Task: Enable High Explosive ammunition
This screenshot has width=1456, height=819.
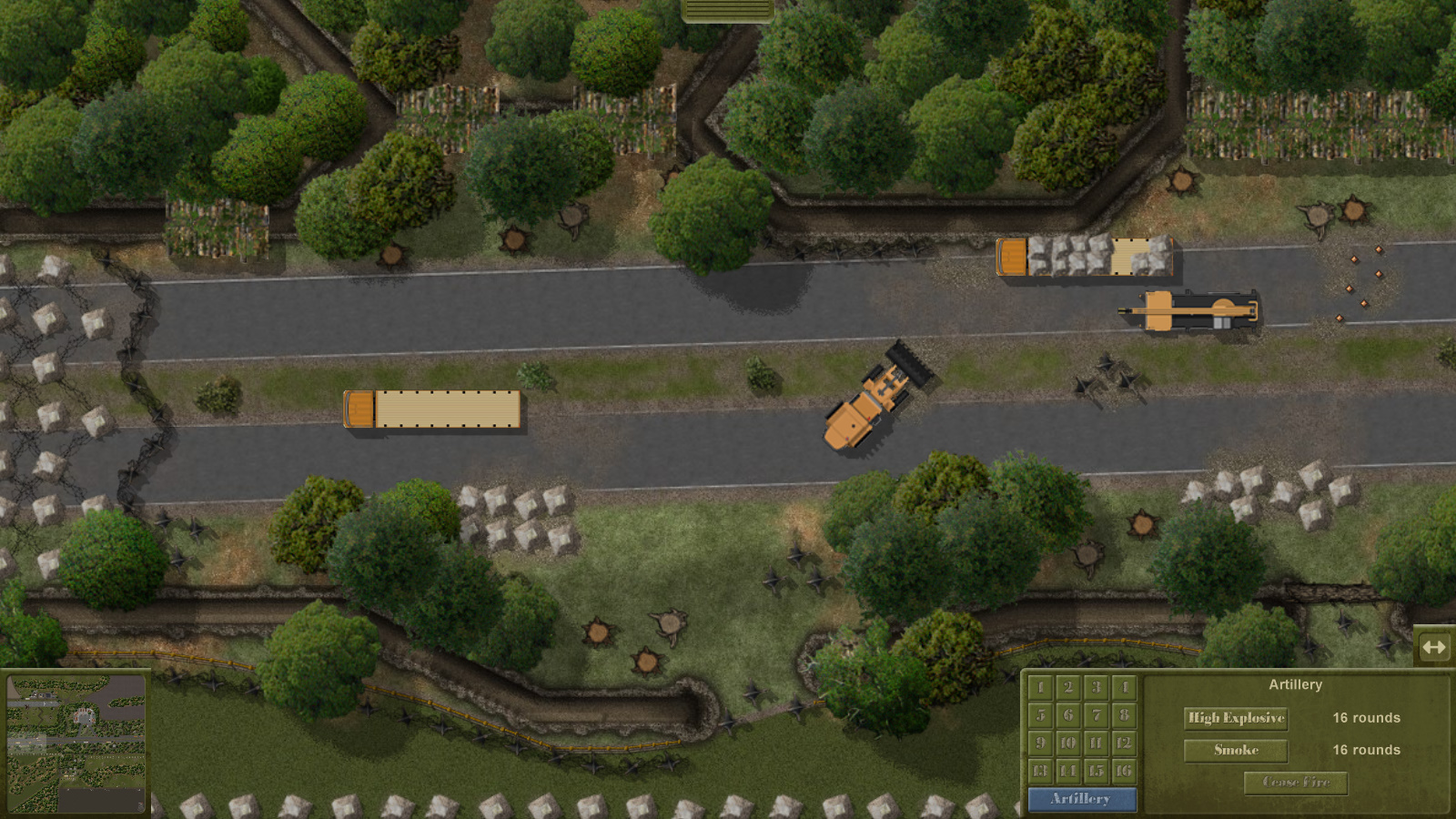Action: 1235,718
